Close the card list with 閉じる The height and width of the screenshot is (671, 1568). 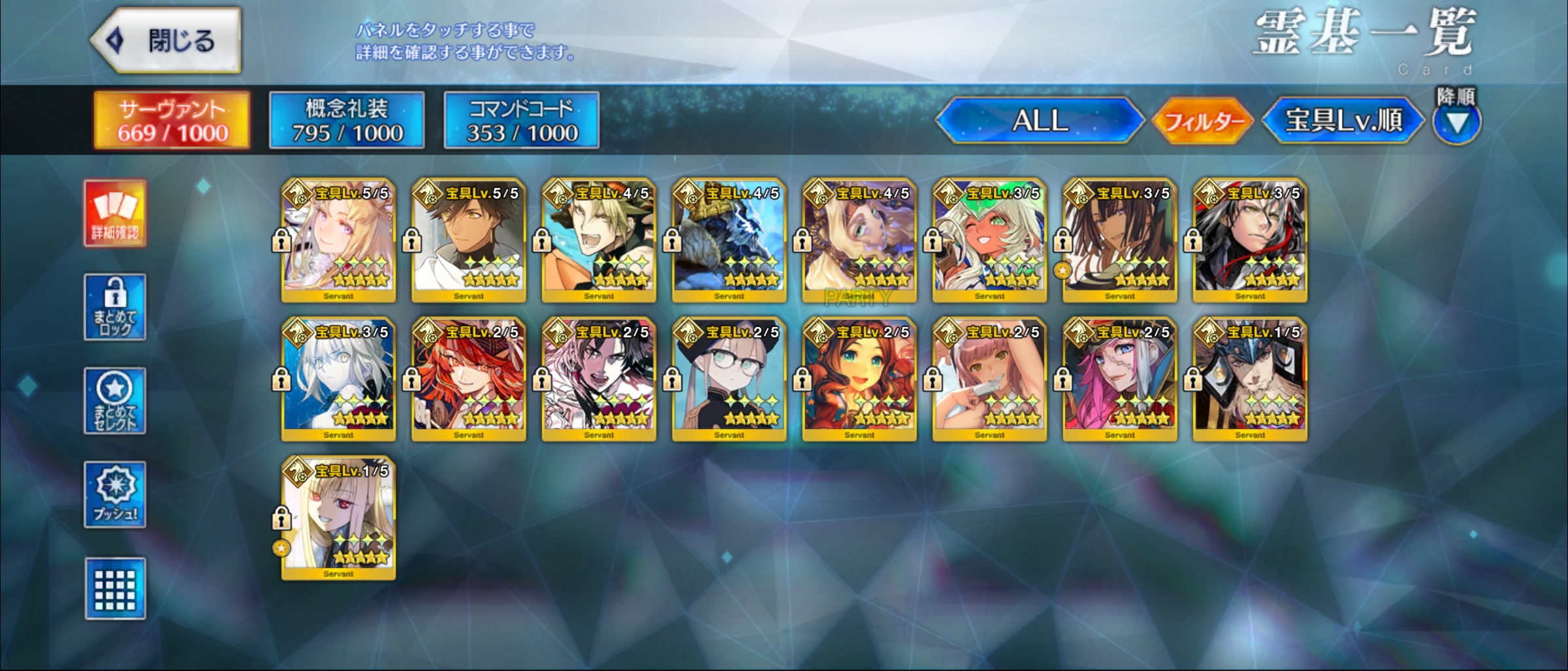pos(167,41)
